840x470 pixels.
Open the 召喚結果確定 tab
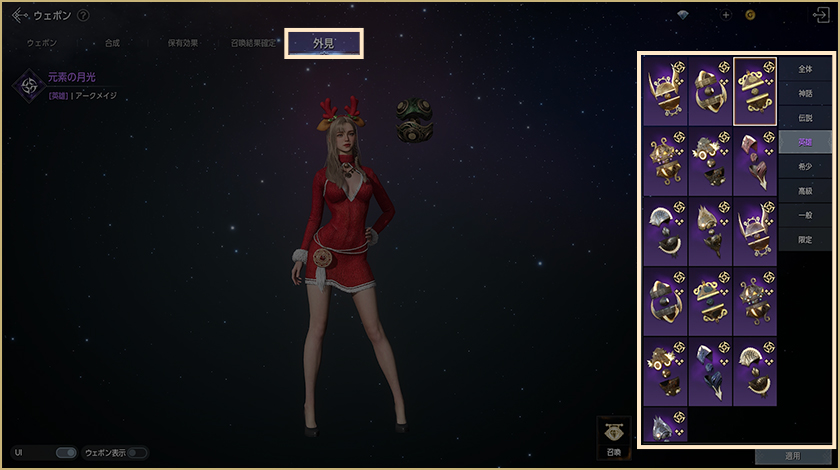point(255,44)
